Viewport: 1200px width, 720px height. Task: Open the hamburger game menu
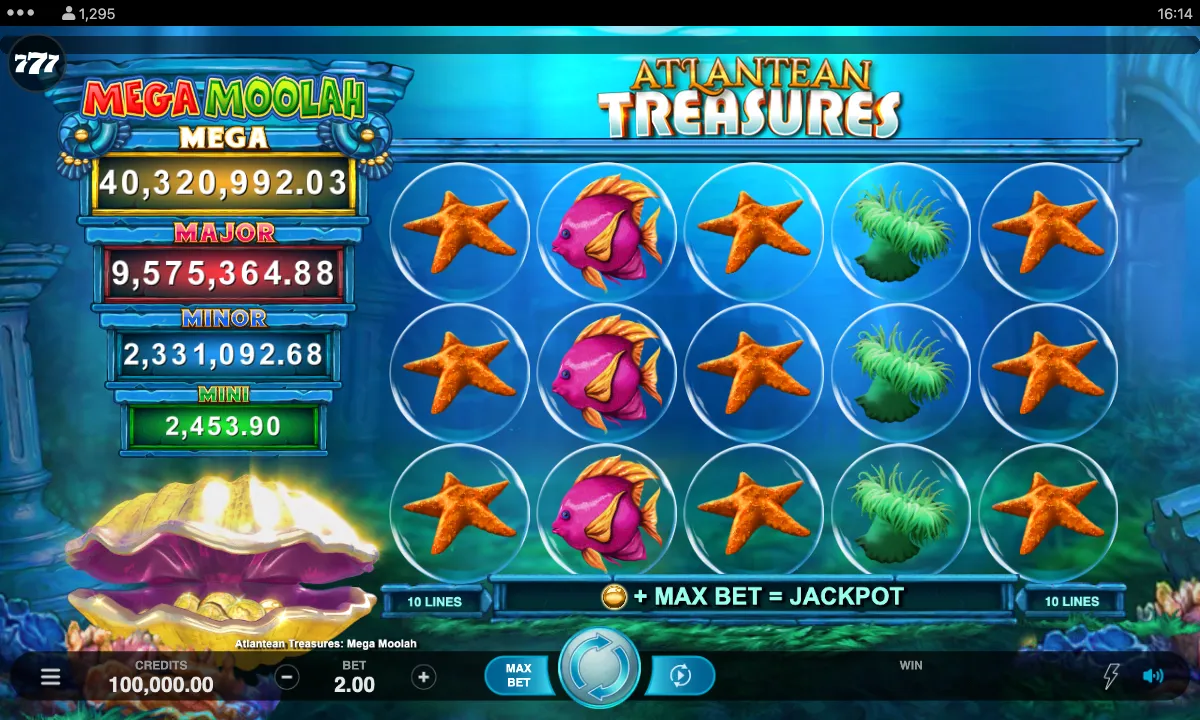point(51,677)
